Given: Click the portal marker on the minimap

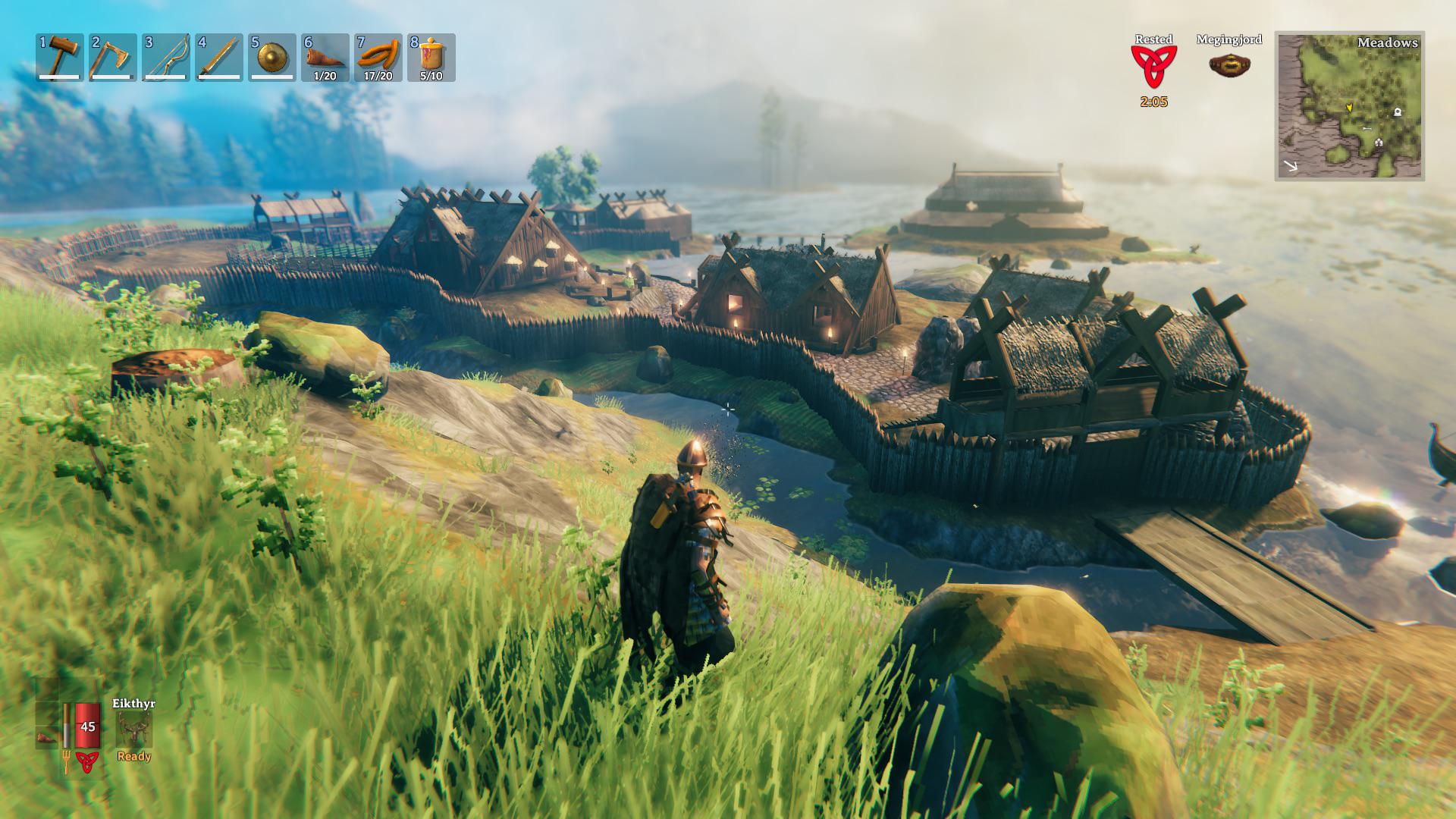Looking at the screenshot, I should [x=1398, y=111].
